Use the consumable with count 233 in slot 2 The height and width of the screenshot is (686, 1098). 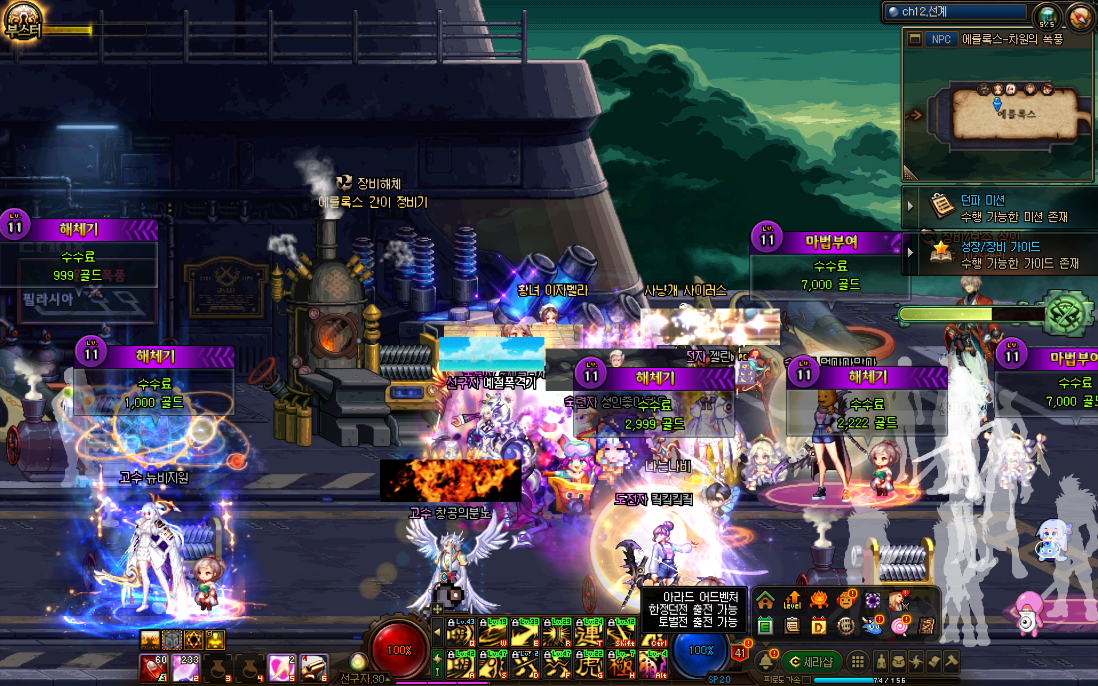coord(187,667)
